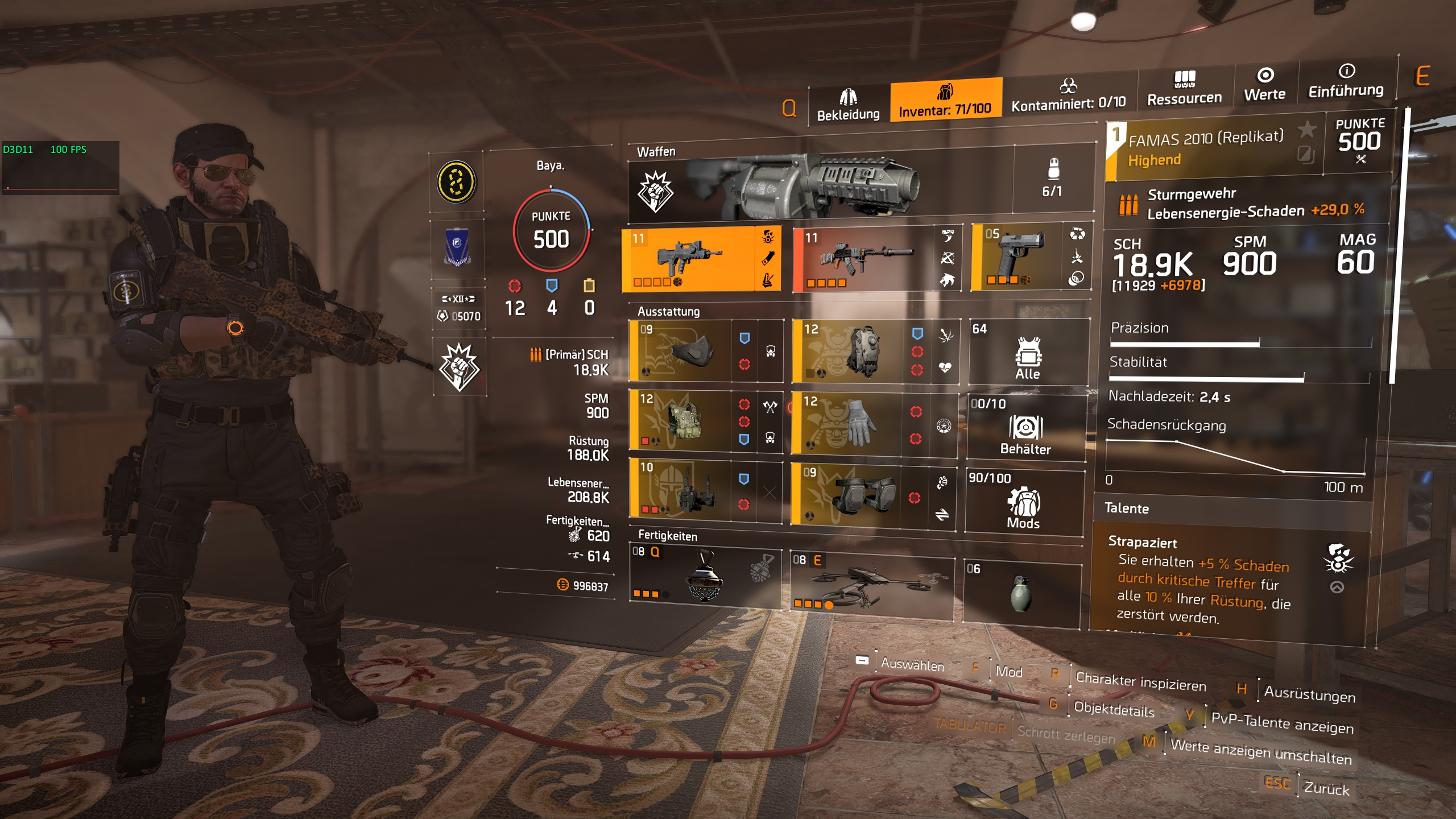
Task: Open the Mods category
Action: click(1023, 503)
